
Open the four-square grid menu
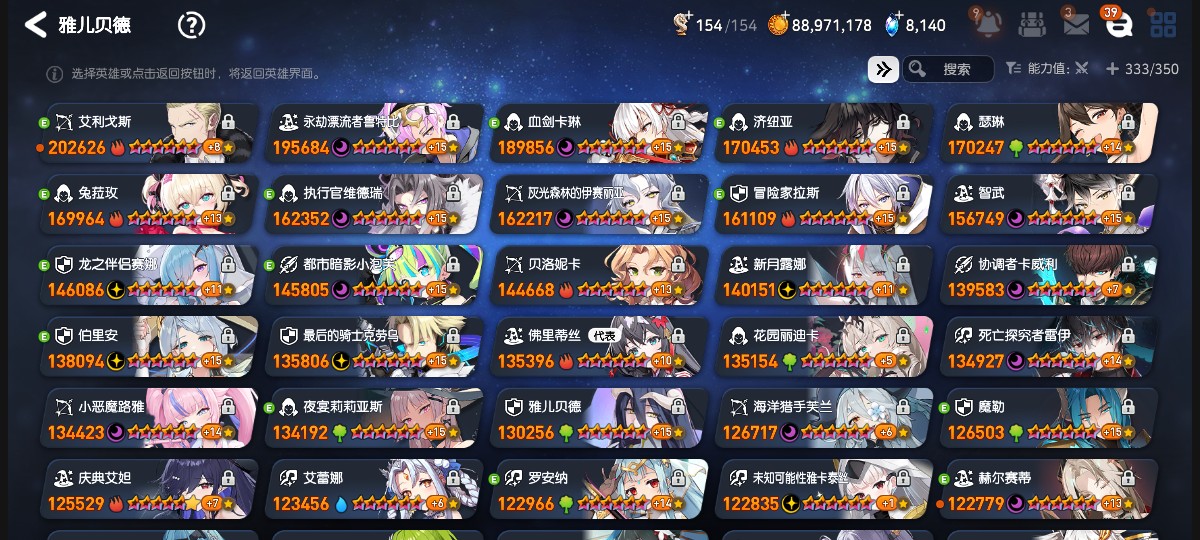[x=1162, y=24]
